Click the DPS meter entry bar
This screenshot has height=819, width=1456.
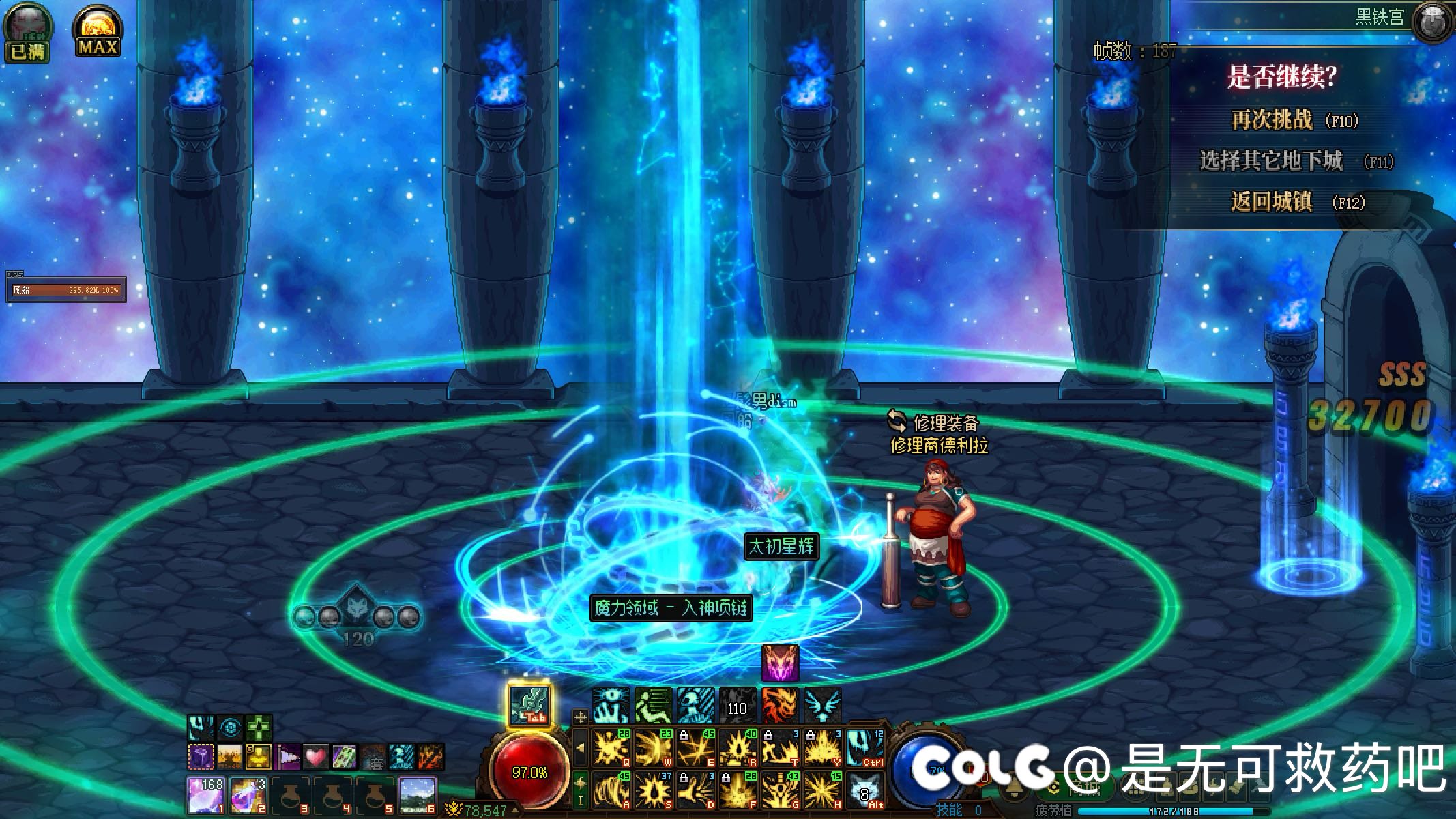(65, 290)
